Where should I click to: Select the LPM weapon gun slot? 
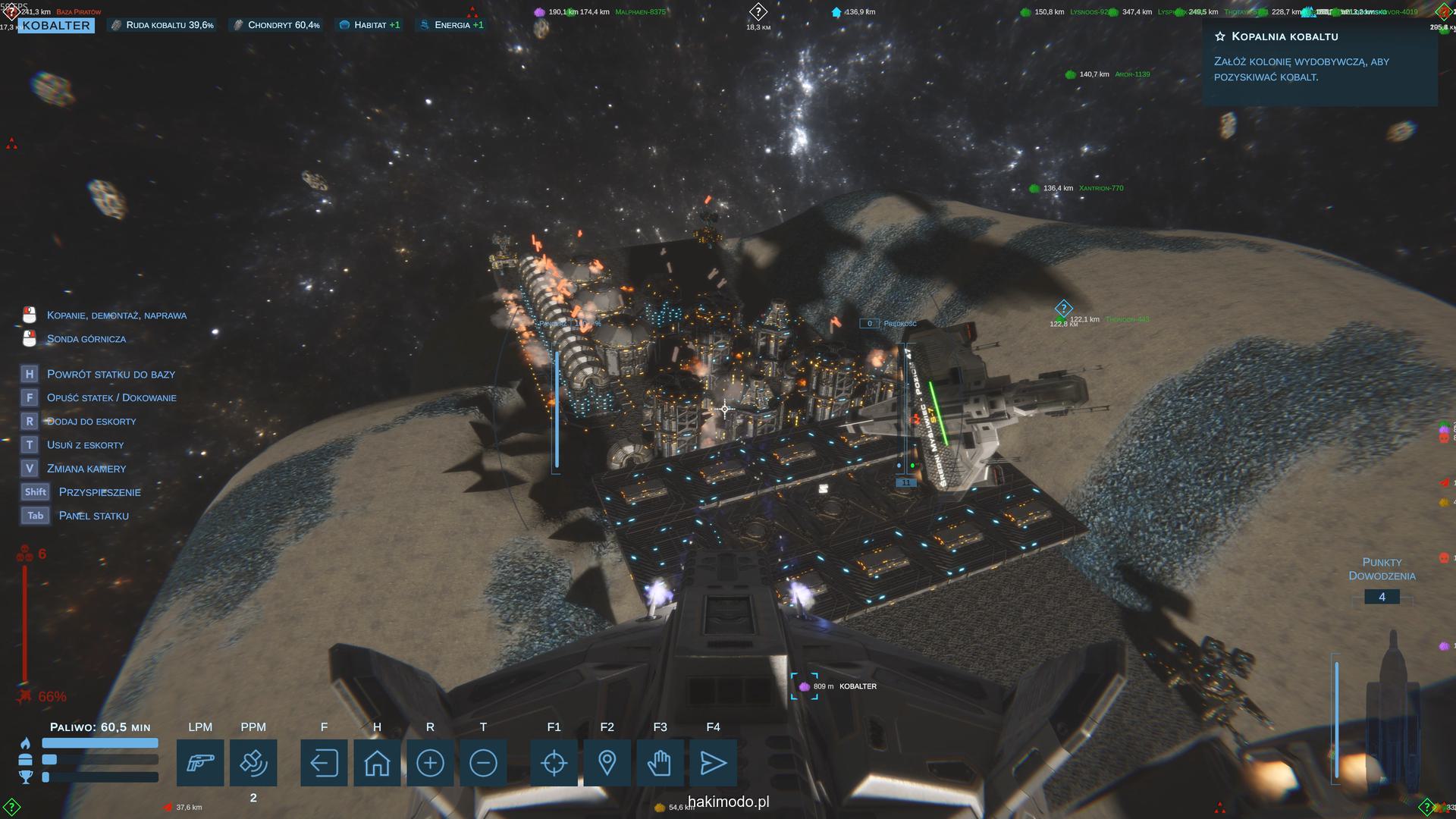200,762
